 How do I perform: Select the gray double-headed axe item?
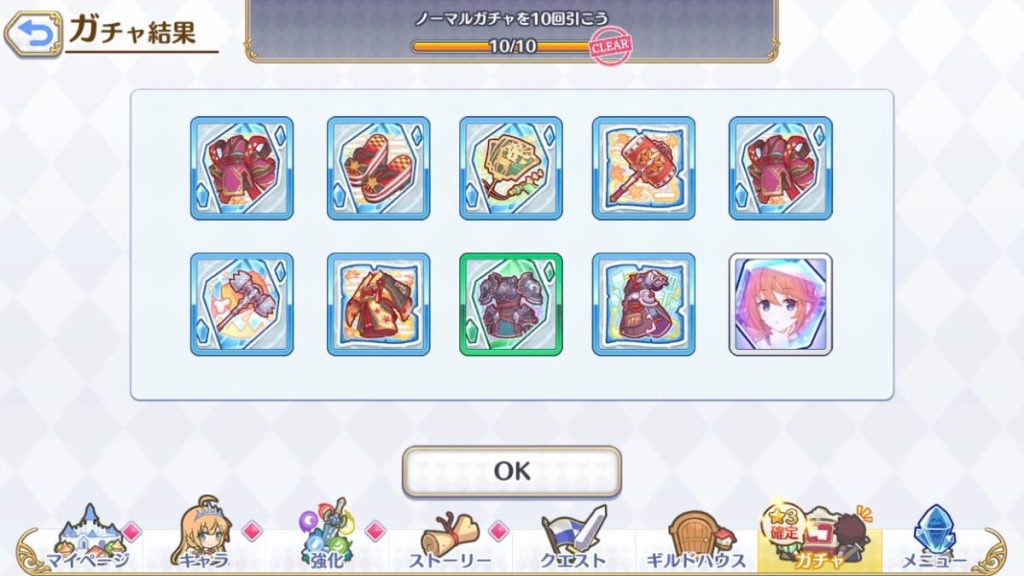242,304
